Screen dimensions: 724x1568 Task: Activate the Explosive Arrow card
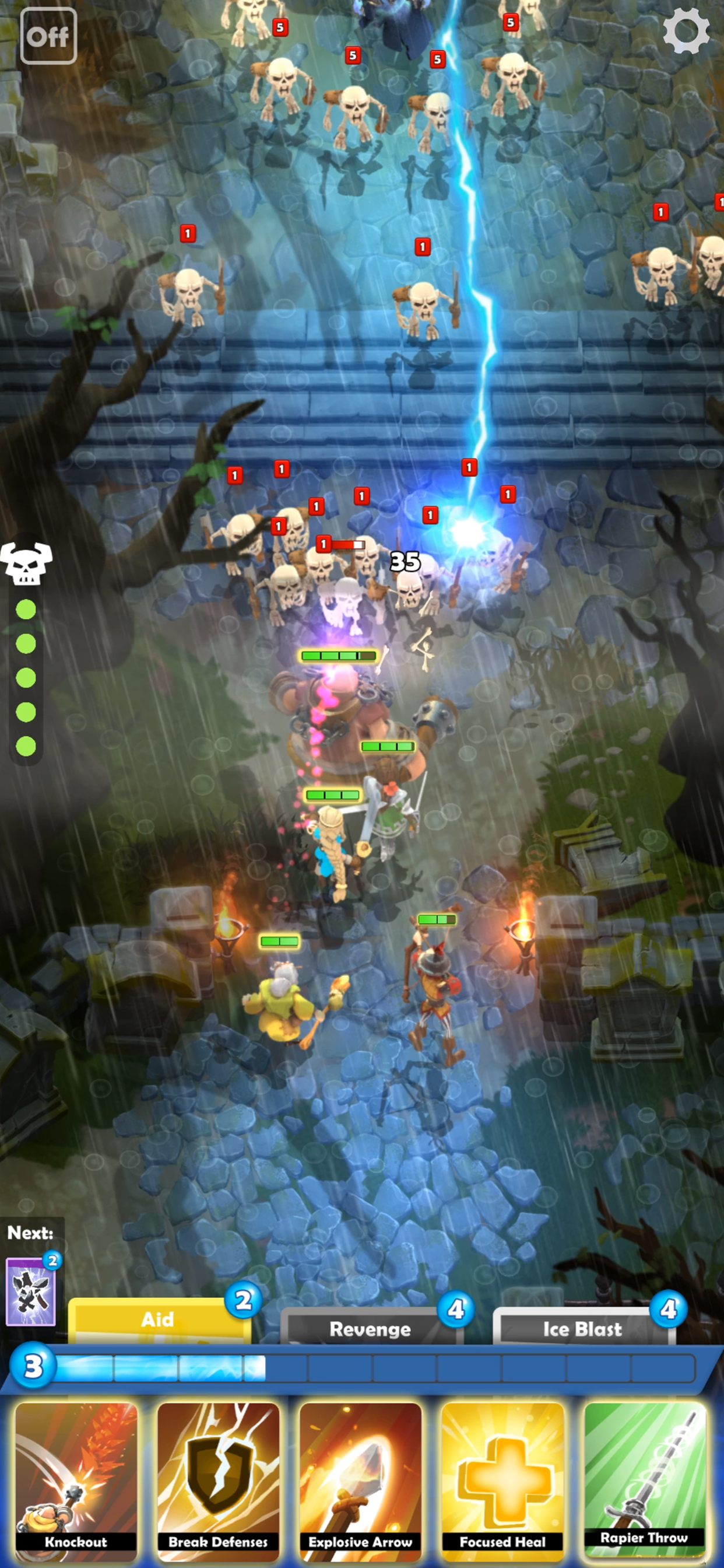click(360, 1480)
